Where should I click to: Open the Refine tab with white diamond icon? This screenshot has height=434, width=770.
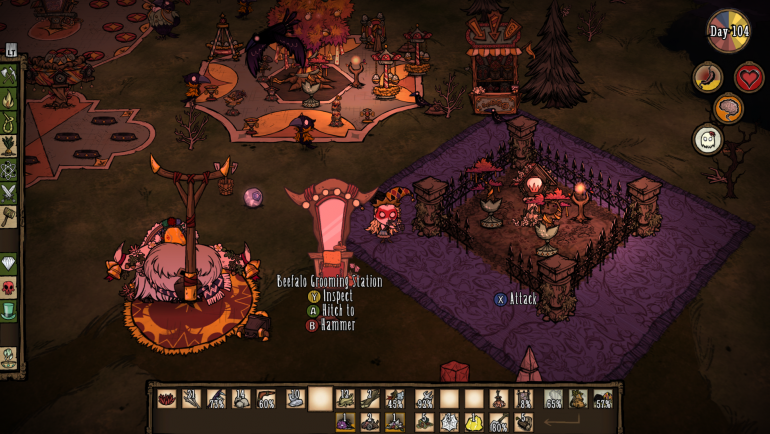coord(9,264)
